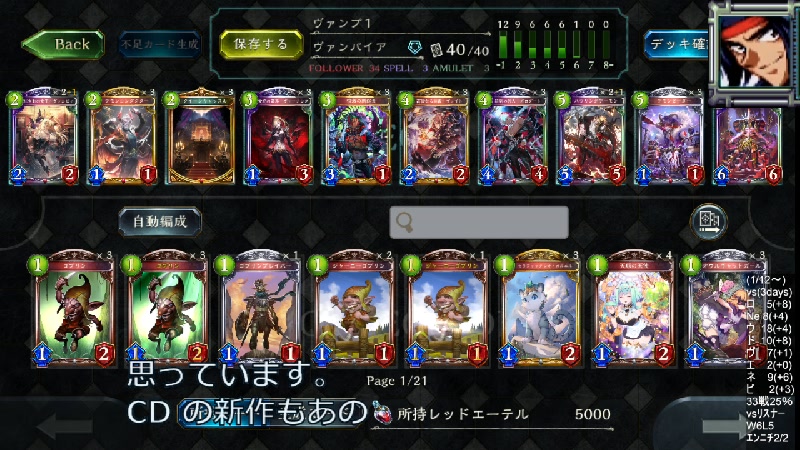This screenshot has width=800, height=450.
Task: Run auto-build with 自動編成
Action: coord(153,220)
